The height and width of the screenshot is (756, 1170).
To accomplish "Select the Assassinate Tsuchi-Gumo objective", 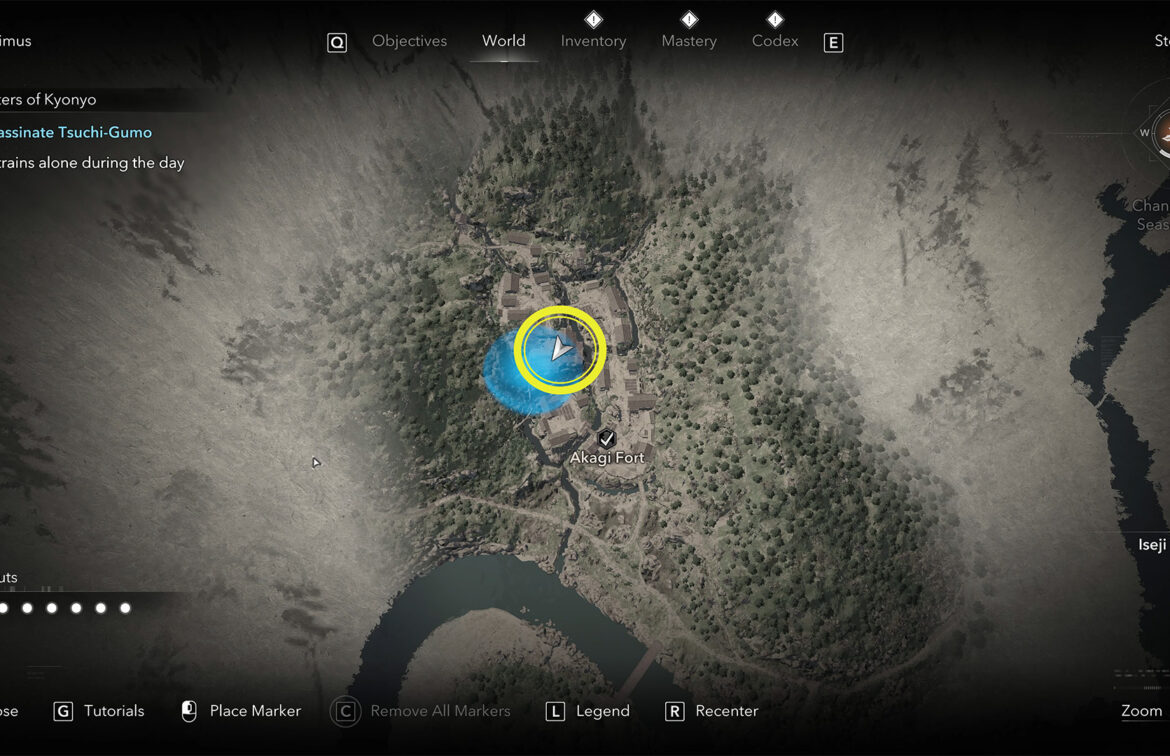I will [x=76, y=132].
